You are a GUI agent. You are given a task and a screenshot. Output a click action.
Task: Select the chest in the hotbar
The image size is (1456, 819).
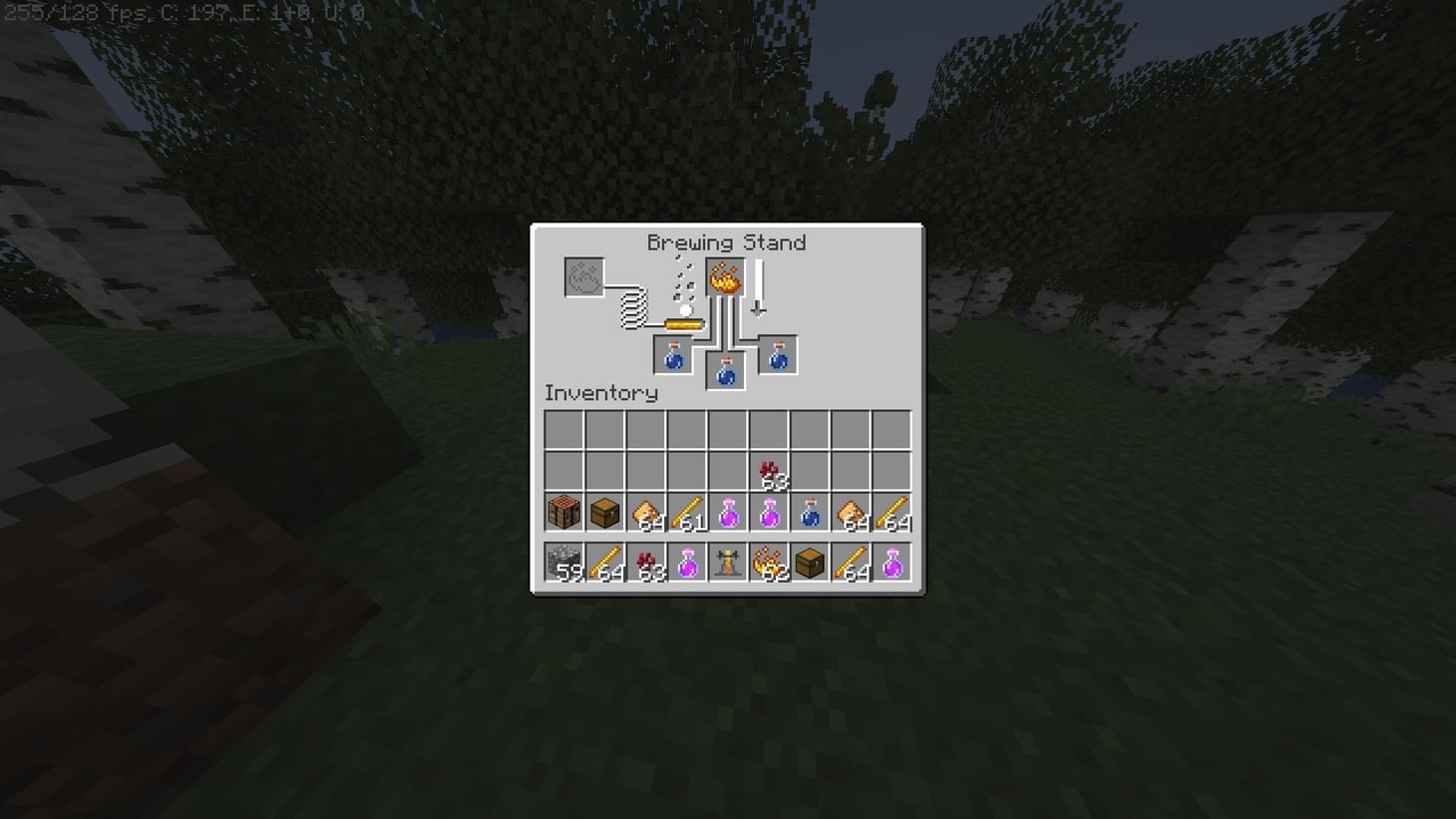pos(809,563)
